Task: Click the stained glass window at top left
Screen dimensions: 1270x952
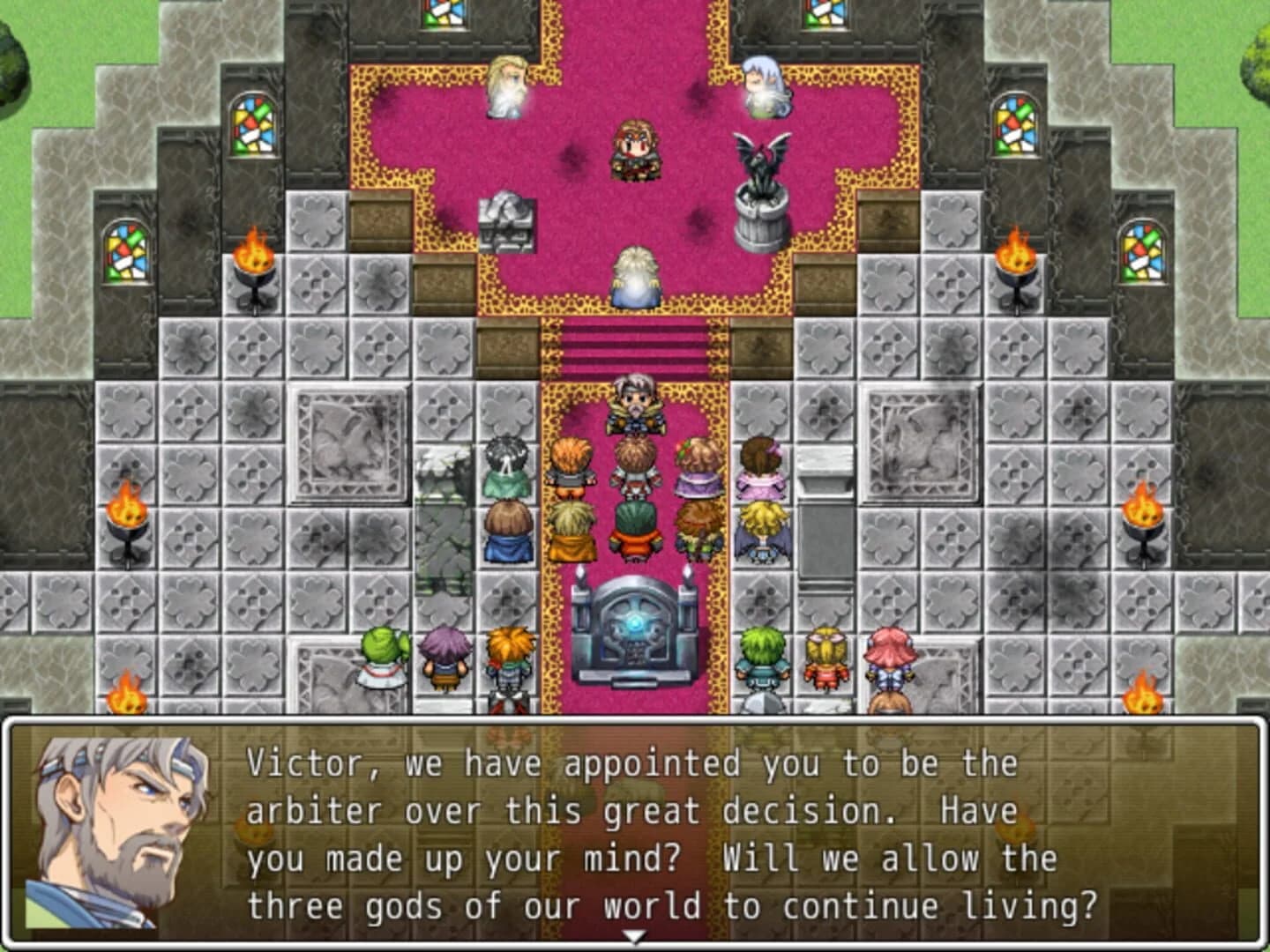Action: coord(251,123)
